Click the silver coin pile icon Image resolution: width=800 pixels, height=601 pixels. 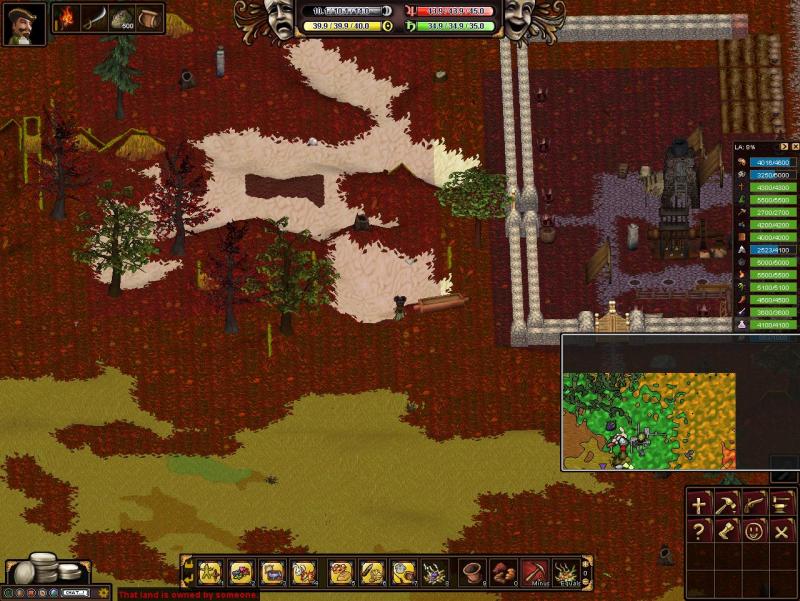(x=45, y=570)
